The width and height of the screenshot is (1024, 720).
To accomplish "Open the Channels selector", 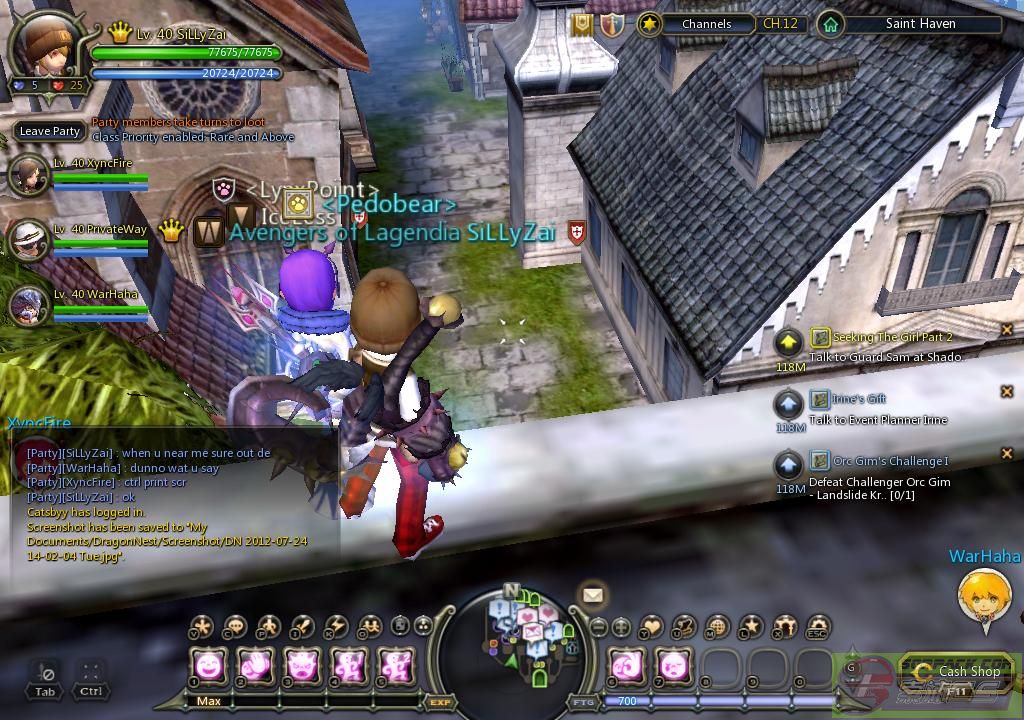I will coord(706,24).
